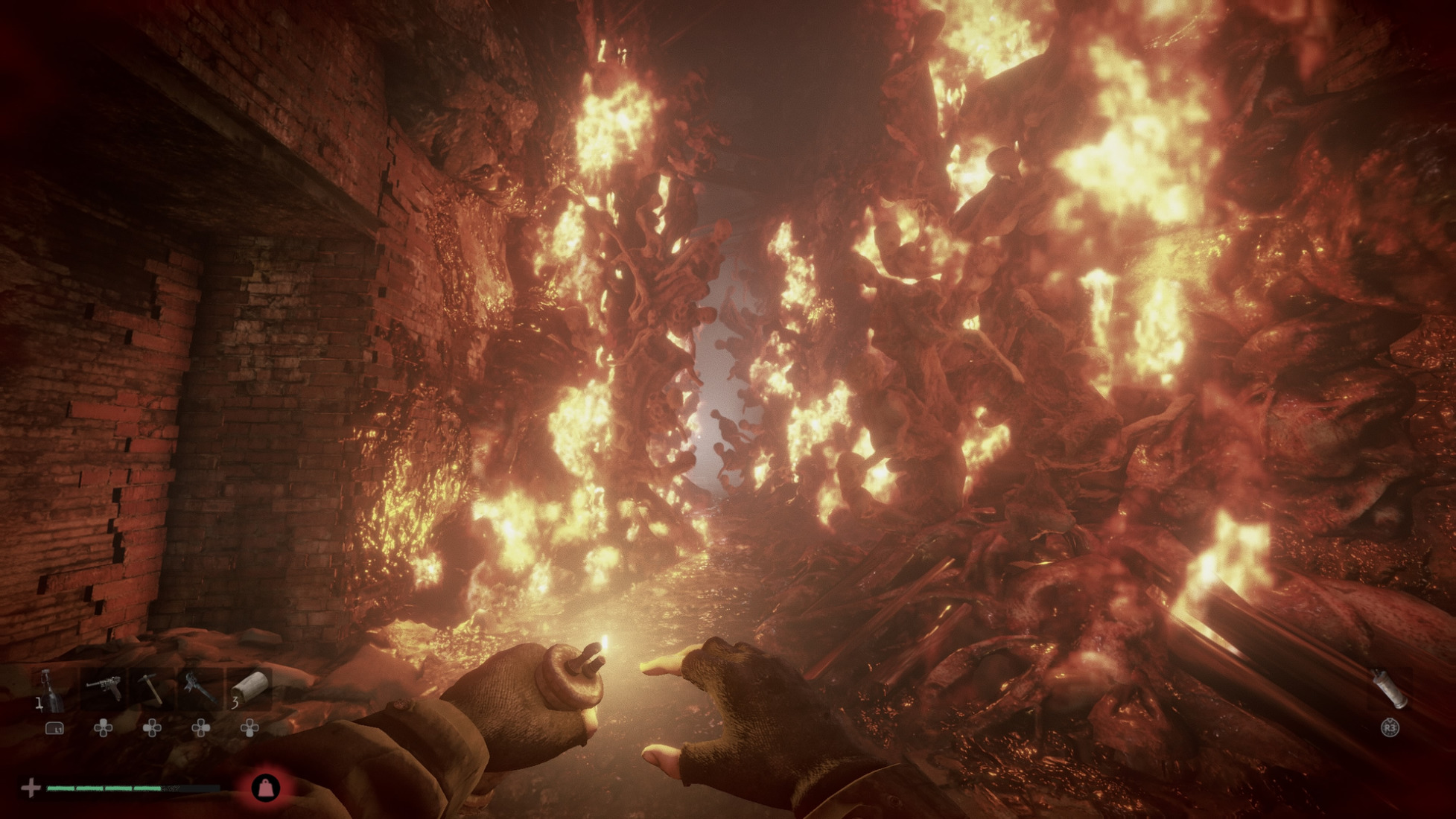1456x819 pixels.
Task: Click the weight encumbrance icon
Action: coord(266,788)
